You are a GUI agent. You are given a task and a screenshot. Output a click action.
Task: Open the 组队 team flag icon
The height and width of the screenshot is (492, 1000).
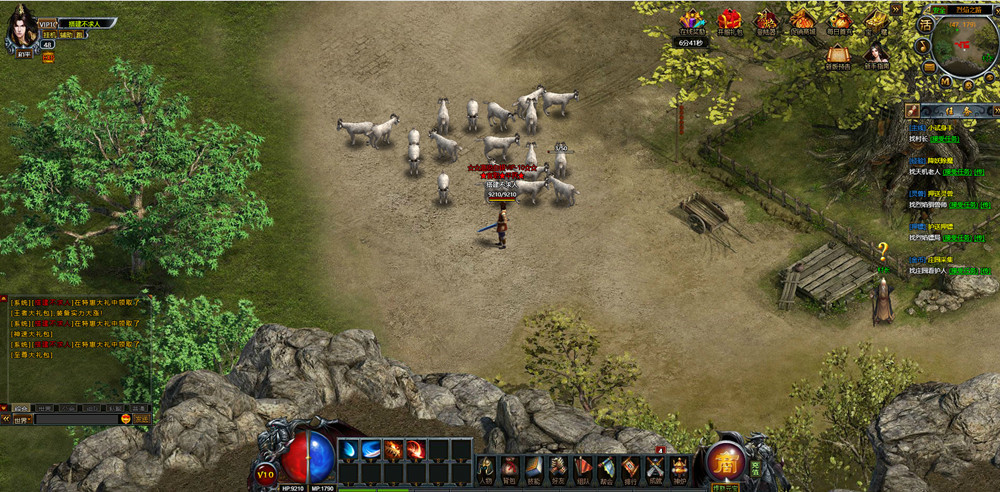click(x=582, y=467)
